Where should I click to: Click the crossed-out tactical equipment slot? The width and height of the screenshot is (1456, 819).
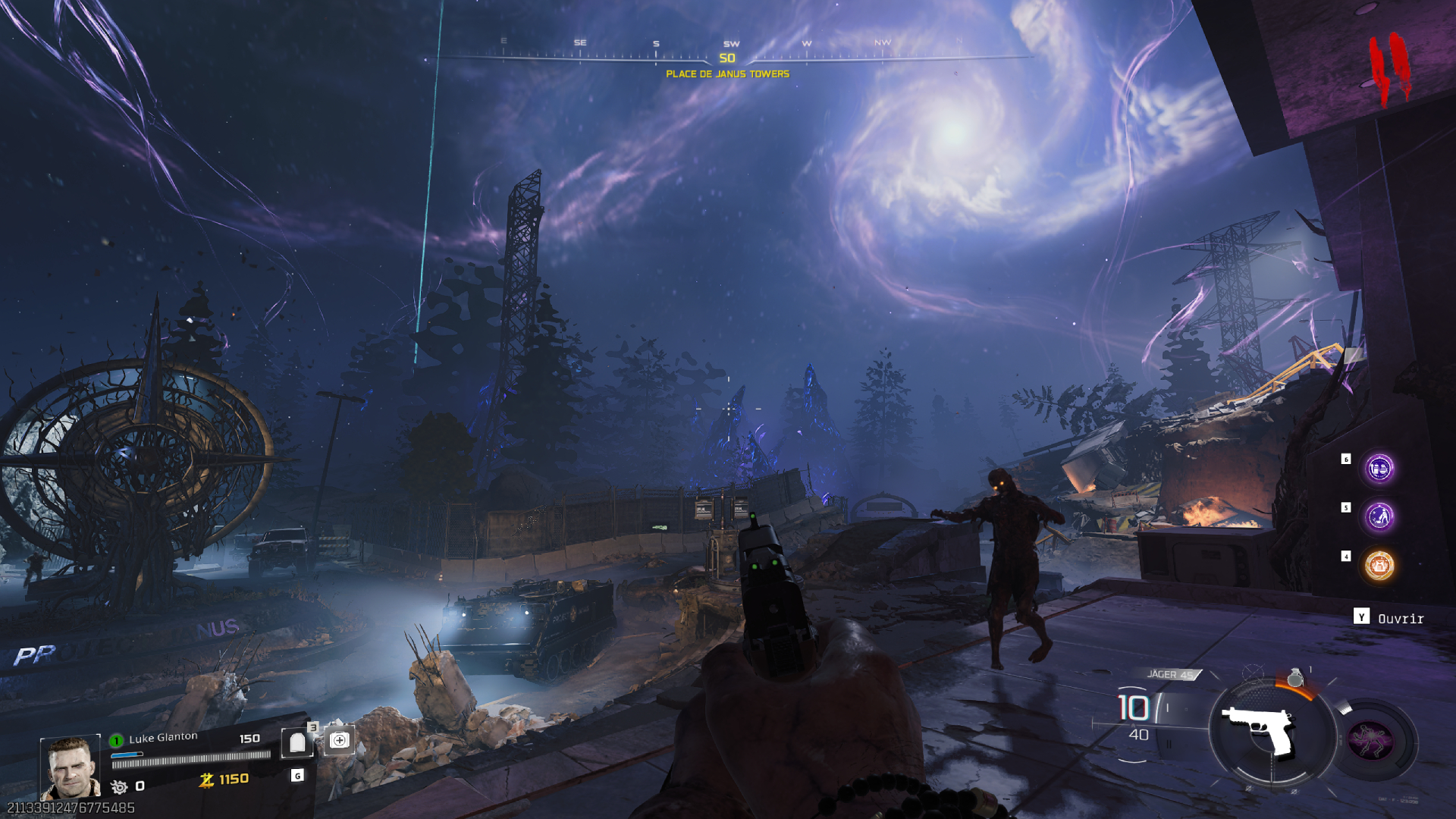tap(1253, 672)
